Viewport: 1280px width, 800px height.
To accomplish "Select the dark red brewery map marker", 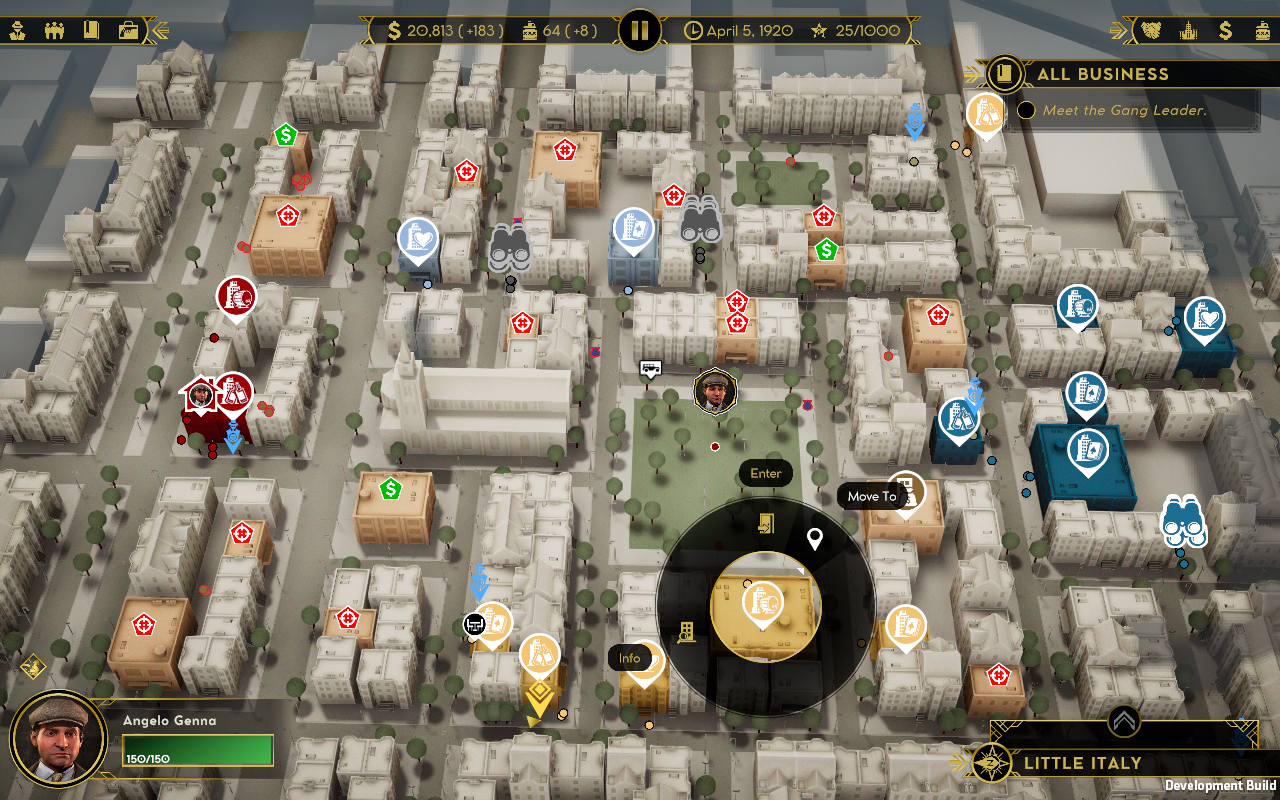I will point(237,296).
